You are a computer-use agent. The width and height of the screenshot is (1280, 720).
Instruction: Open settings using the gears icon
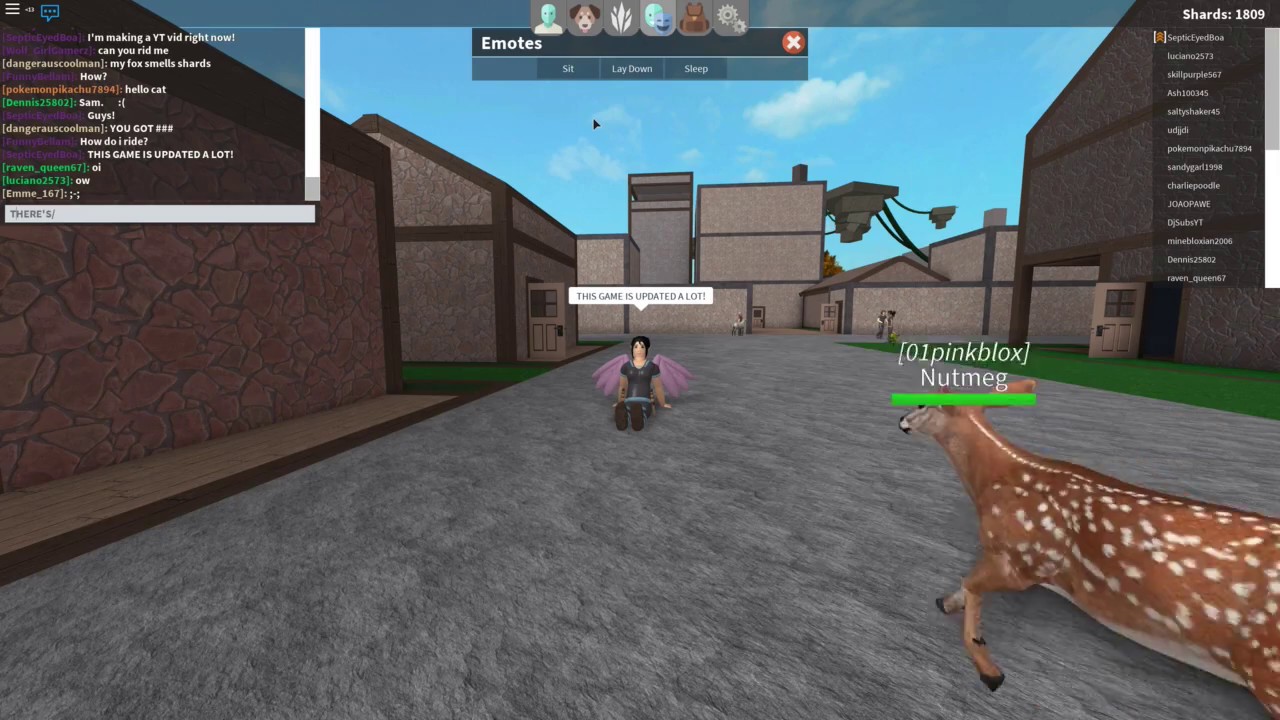729,14
